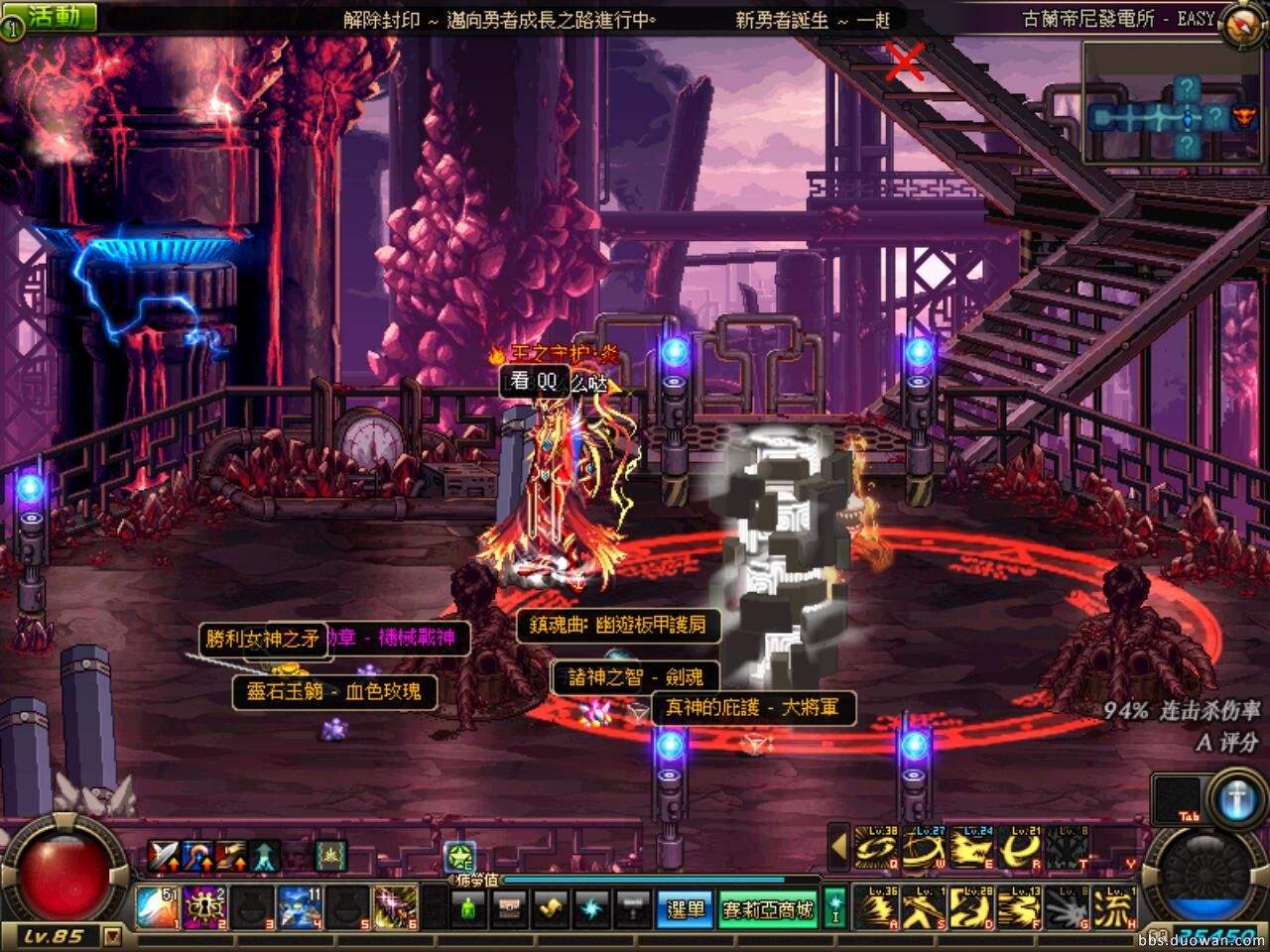The width and height of the screenshot is (1270, 952).
Task: Click the Lv.13 skill bound to F
Action: (1019, 906)
